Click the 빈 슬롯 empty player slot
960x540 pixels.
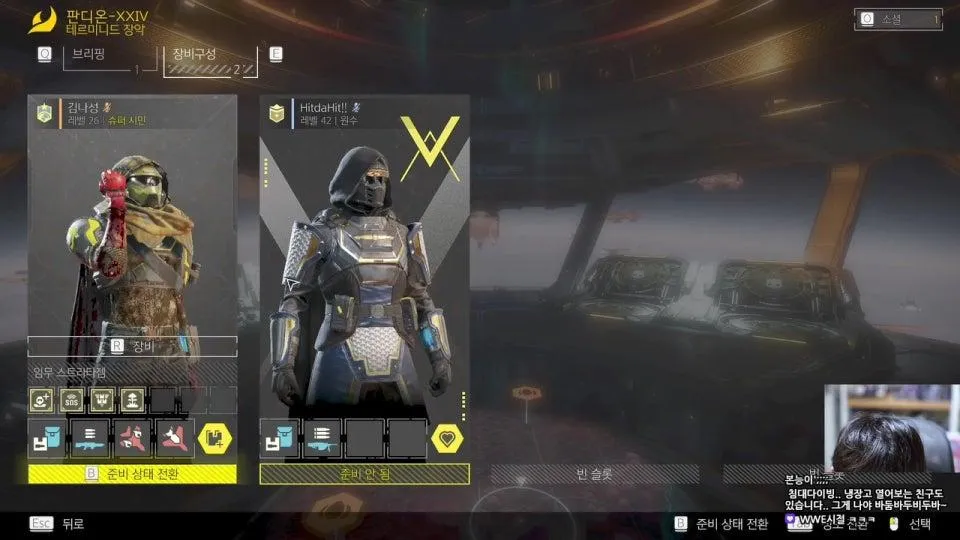594,474
